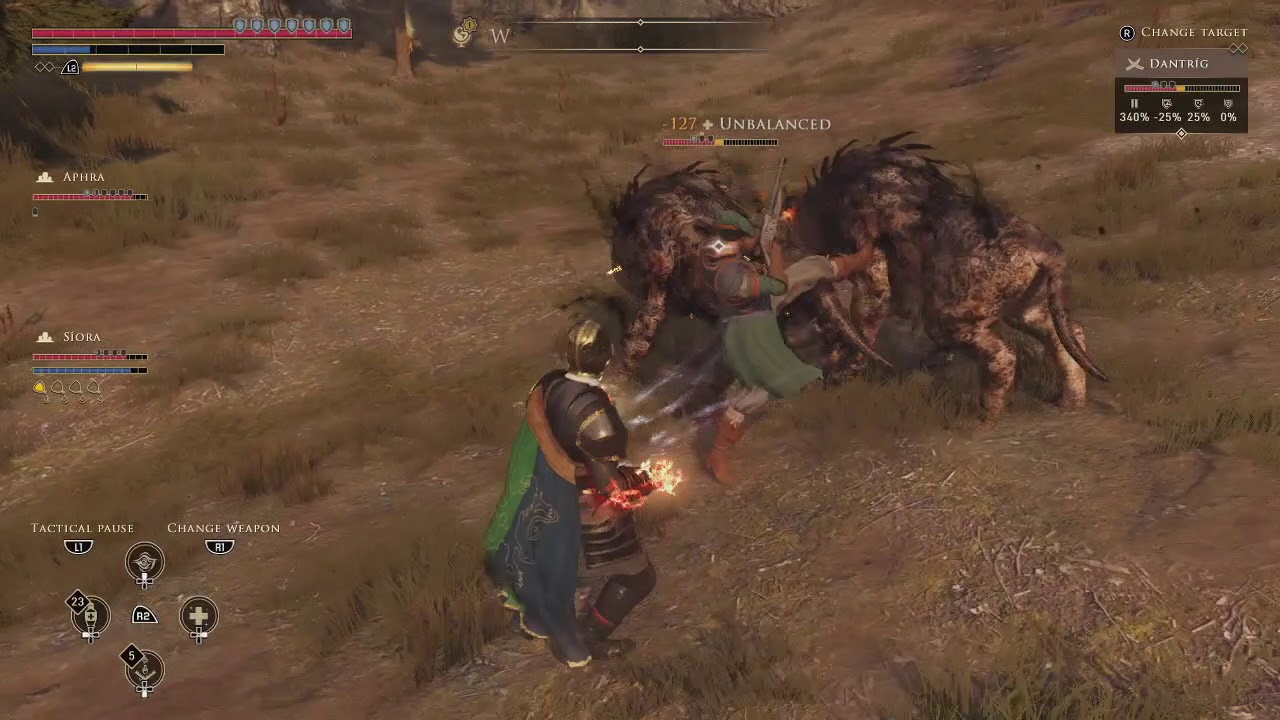Select the armor stat icon showing 0%
Screen dimensions: 1280x720
pyautogui.click(x=1229, y=104)
